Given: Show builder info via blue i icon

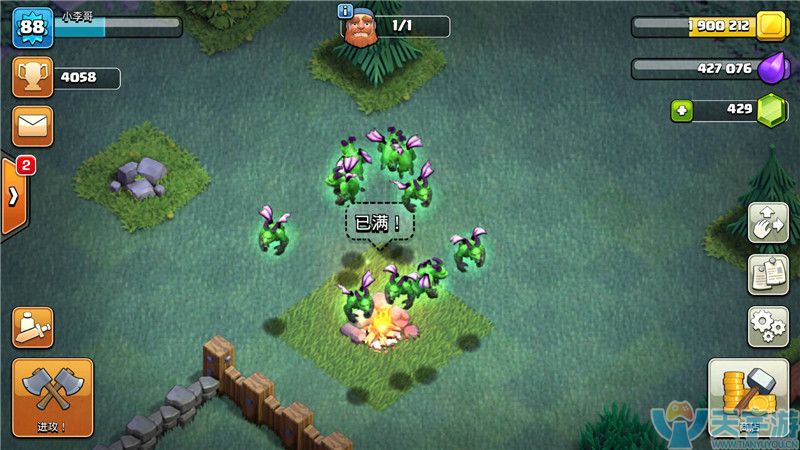Looking at the screenshot, I should point(346,12).
